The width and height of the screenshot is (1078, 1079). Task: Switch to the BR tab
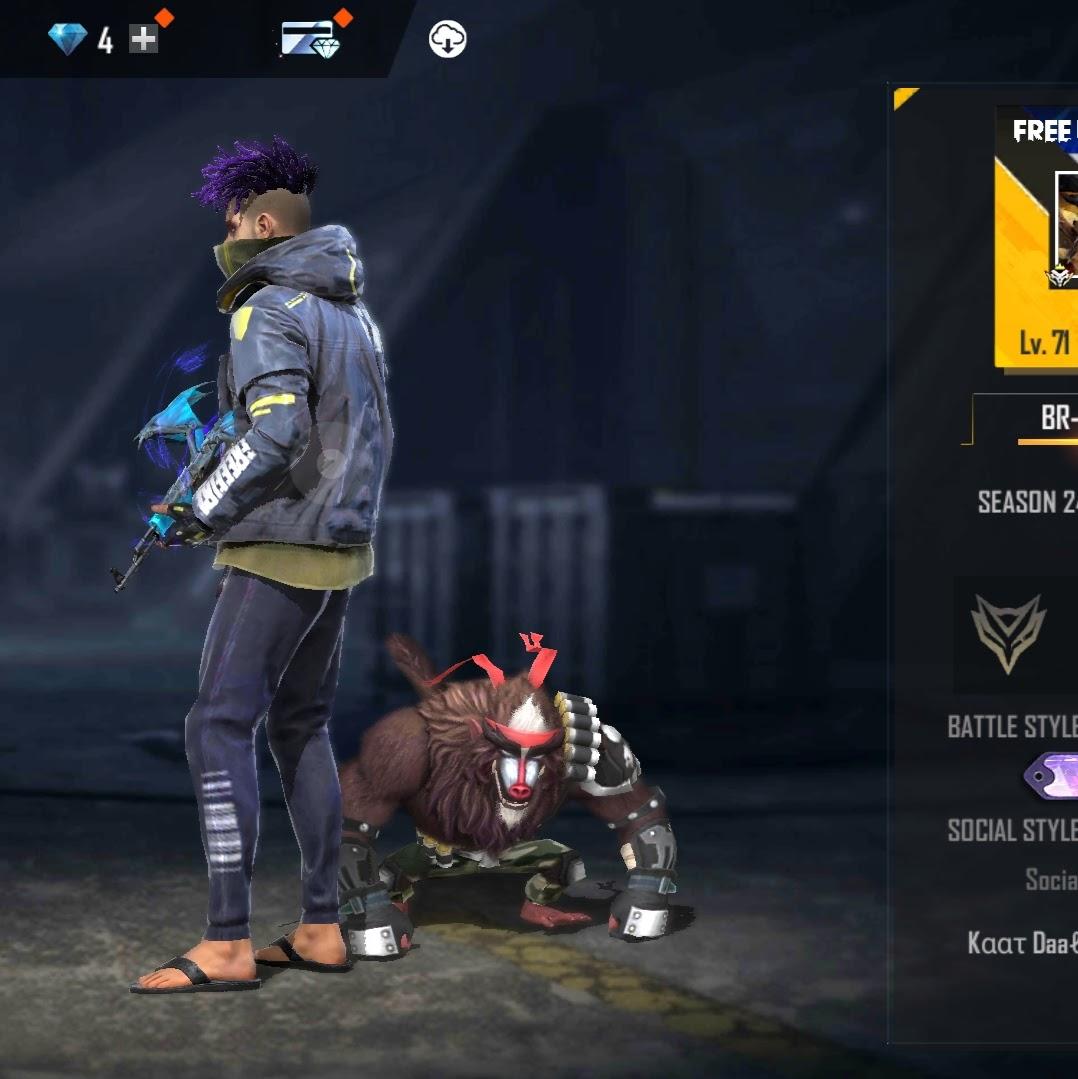click(1056, 418)
